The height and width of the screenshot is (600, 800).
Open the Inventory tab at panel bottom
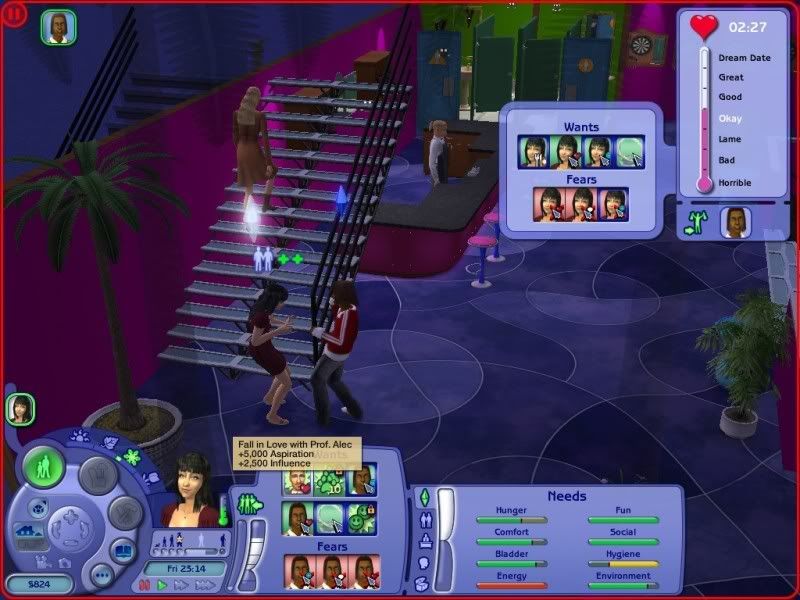click(x=422, y=585)
